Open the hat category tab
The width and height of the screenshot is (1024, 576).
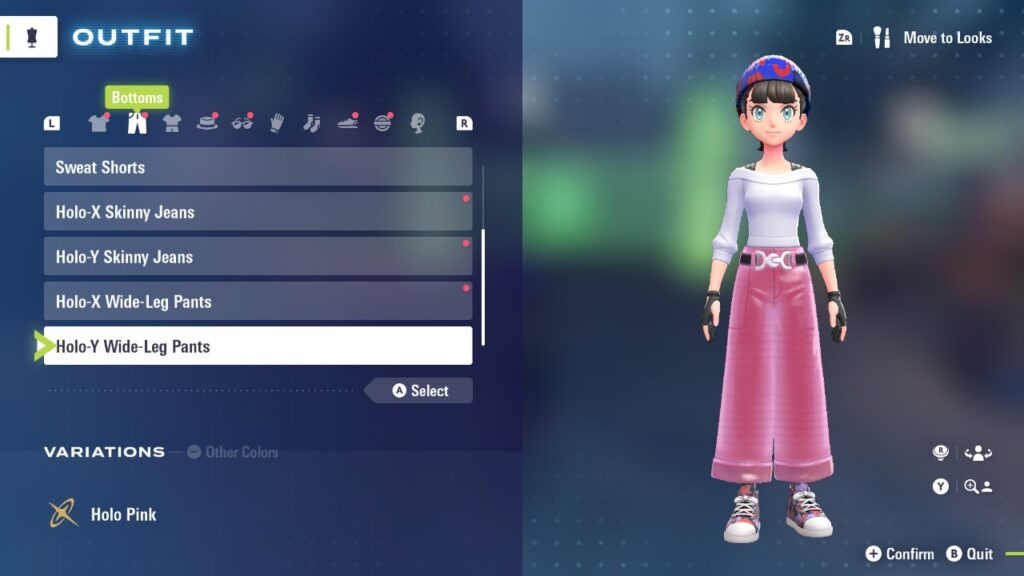207,123
